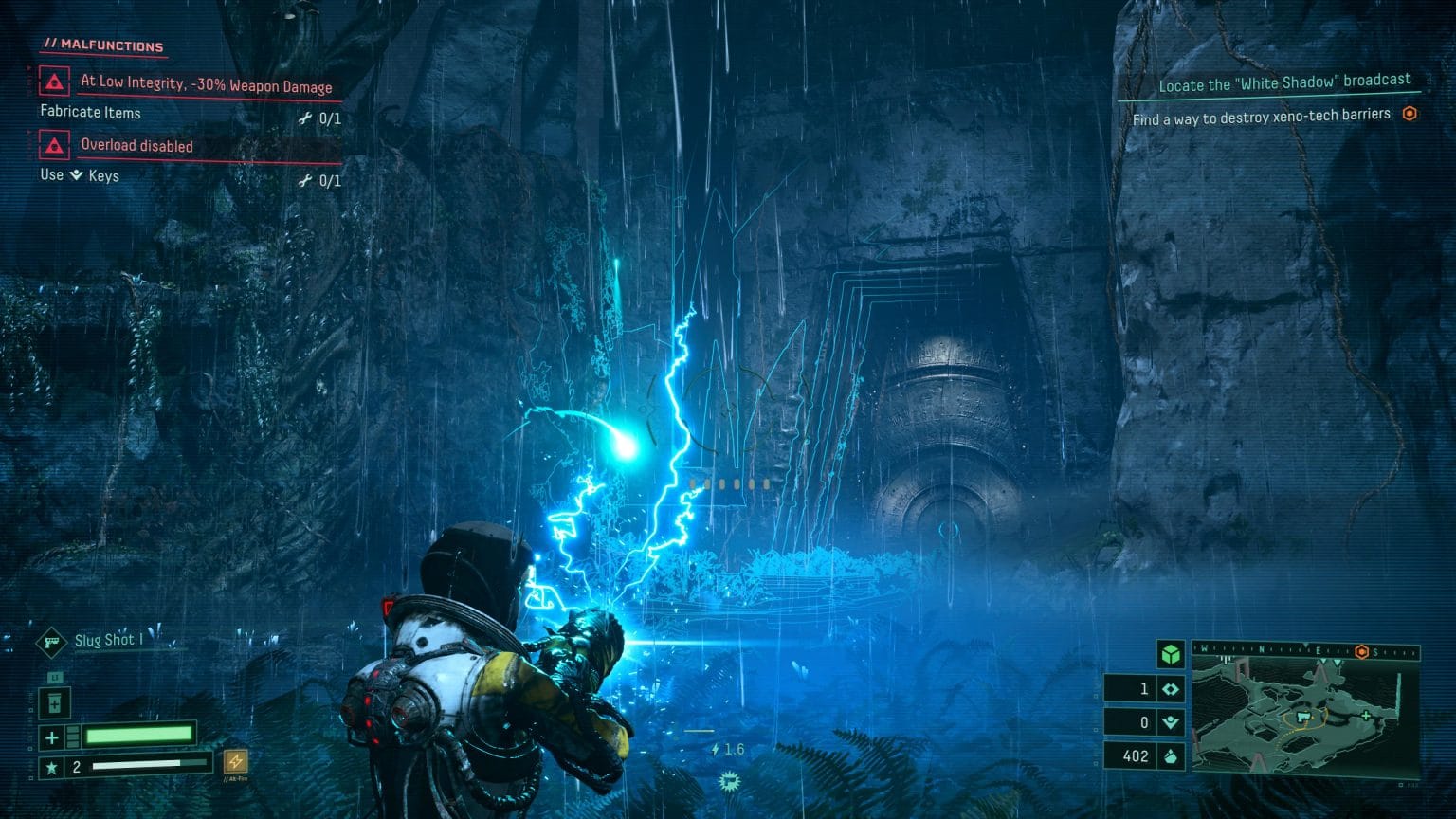Click the orange objective marker on compass
The image size is (1456, 819).
1362,651
